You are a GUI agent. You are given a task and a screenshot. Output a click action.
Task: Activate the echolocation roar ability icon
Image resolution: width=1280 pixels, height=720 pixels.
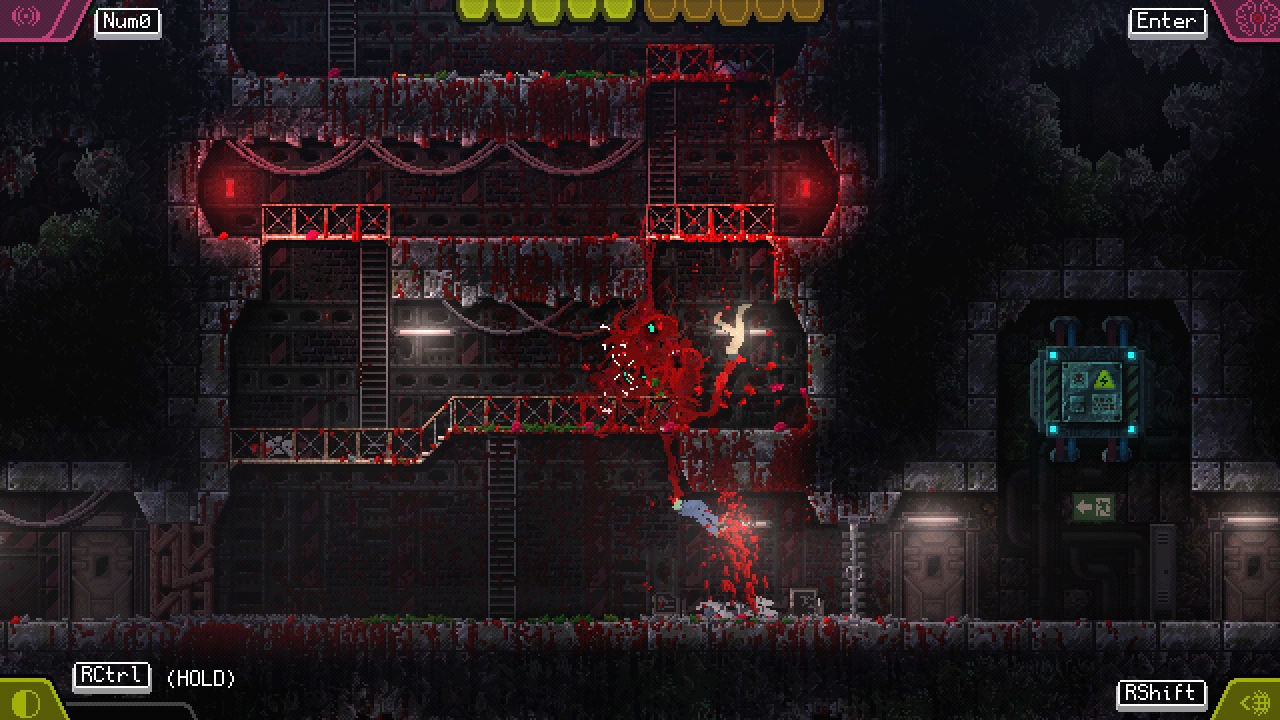coord(26,17)
